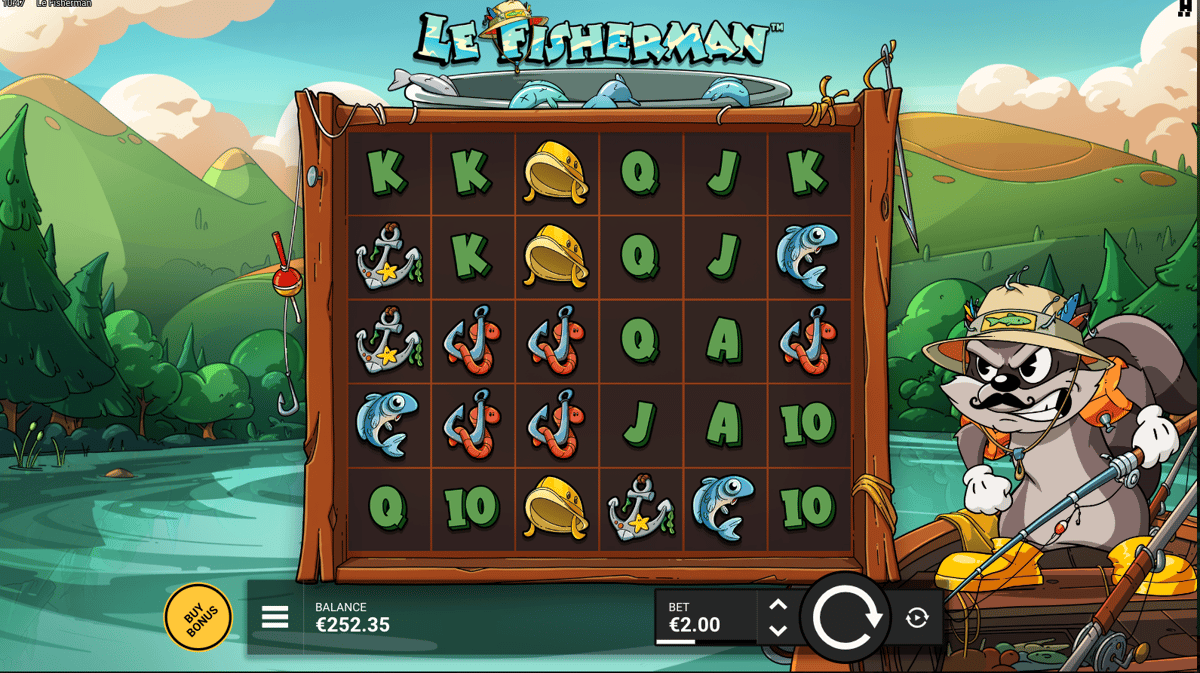Viewport: 1200px width, 673px height.
Task: Decrease the bet amount
Action: pyautogui.click(x=778, y=631)
